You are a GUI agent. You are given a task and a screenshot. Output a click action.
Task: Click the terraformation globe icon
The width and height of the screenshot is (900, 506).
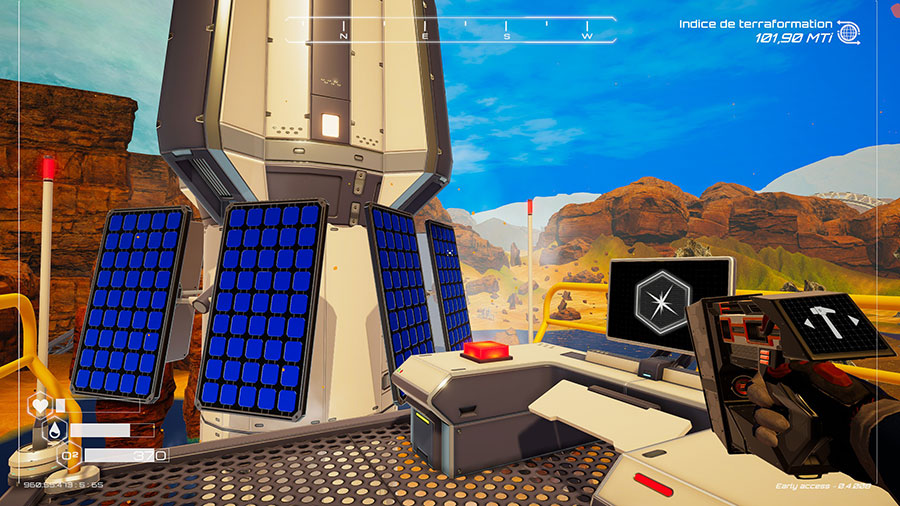[848, 31]
